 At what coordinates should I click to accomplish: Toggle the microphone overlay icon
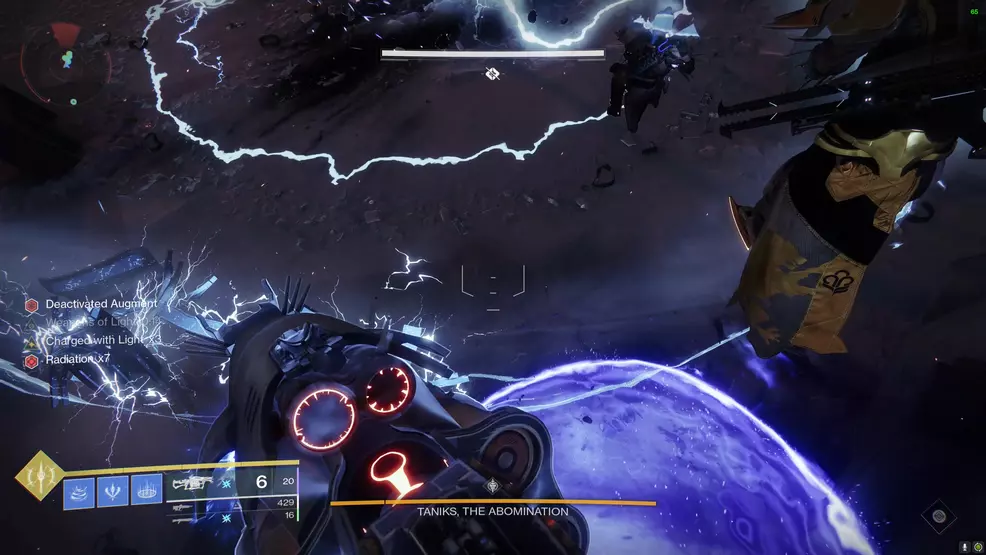click(x=964, y=547)
